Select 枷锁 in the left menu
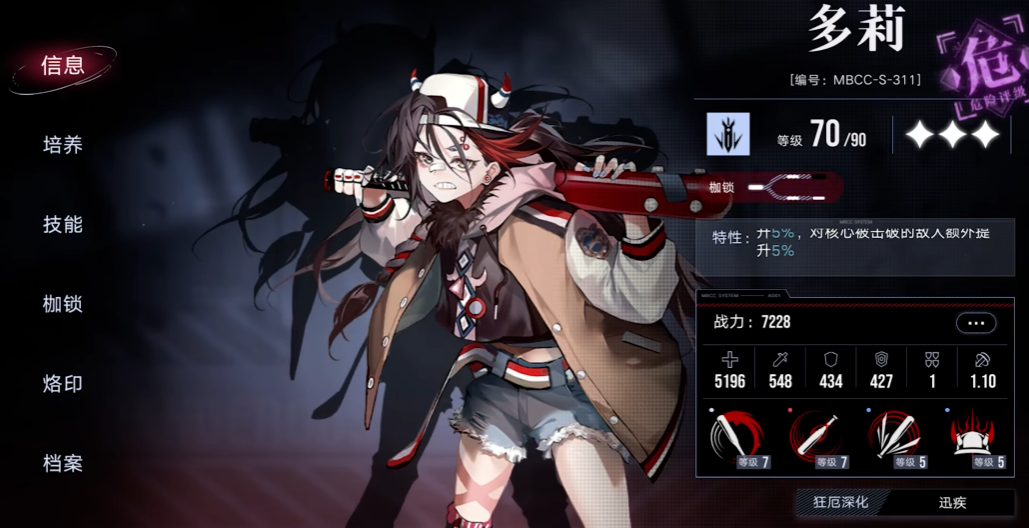 tap(62, 304)
